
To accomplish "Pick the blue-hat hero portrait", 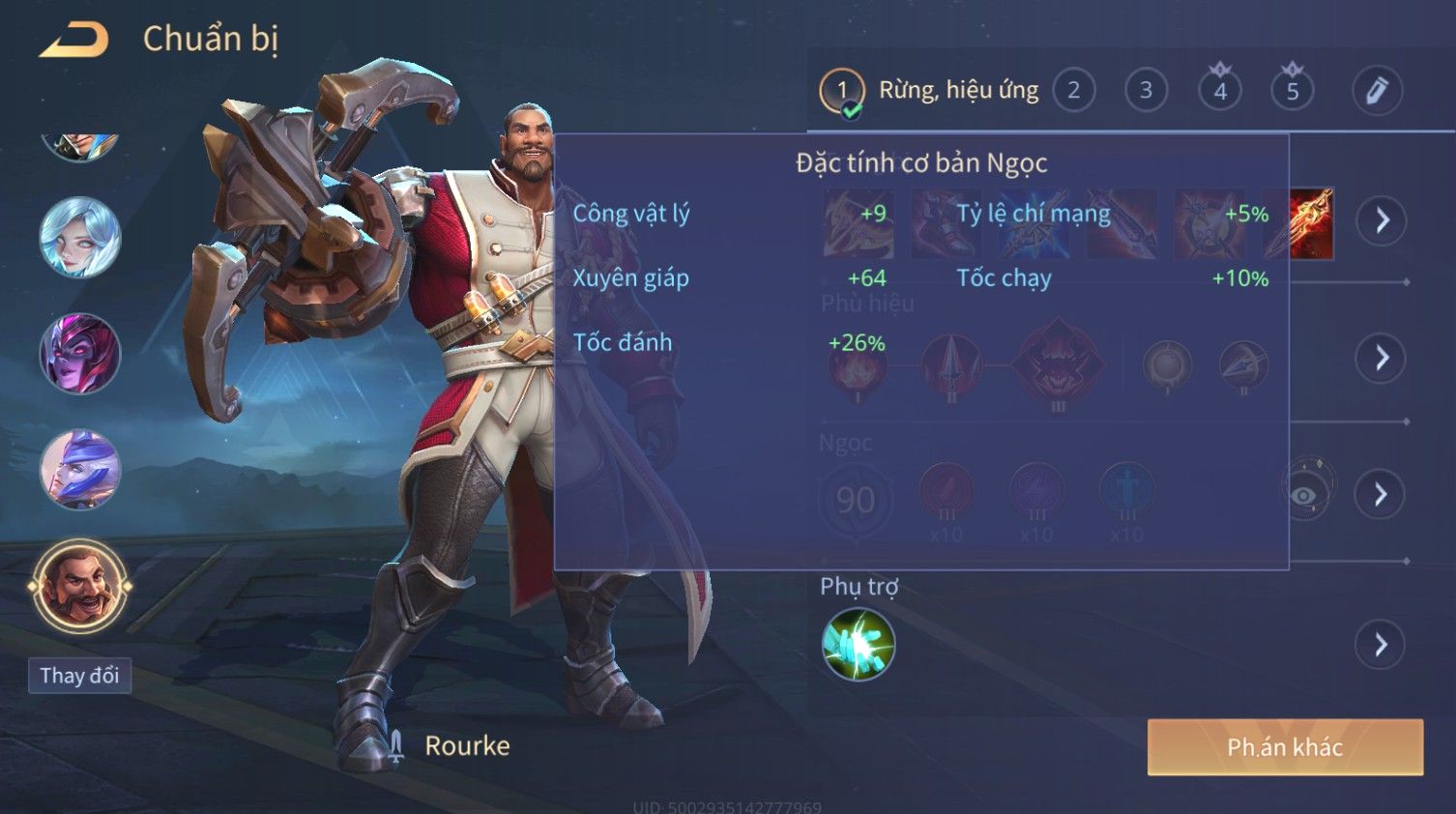I will click(x=80, y=470).
